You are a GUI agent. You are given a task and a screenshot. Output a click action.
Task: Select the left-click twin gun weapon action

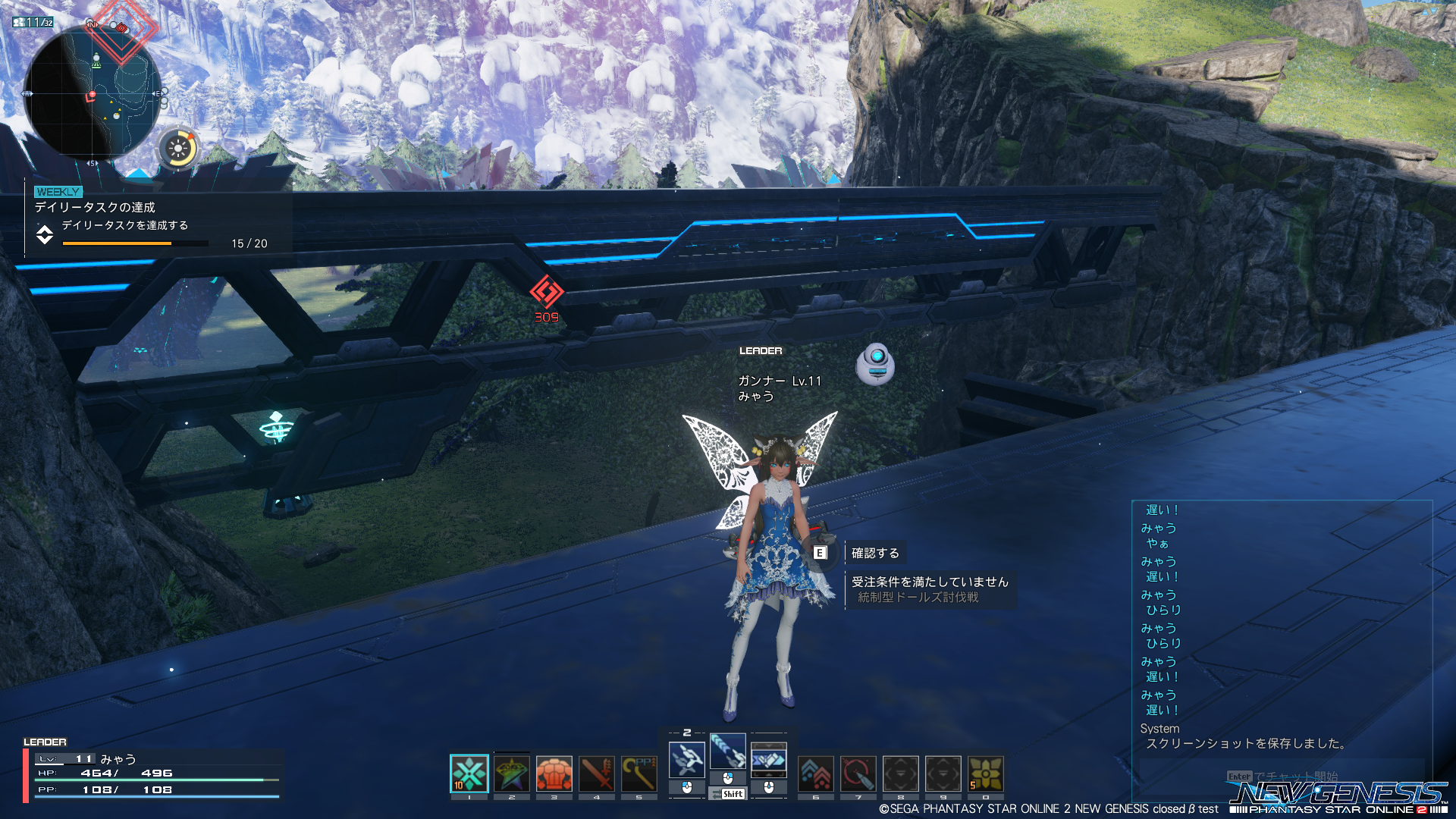coord(687,760)
